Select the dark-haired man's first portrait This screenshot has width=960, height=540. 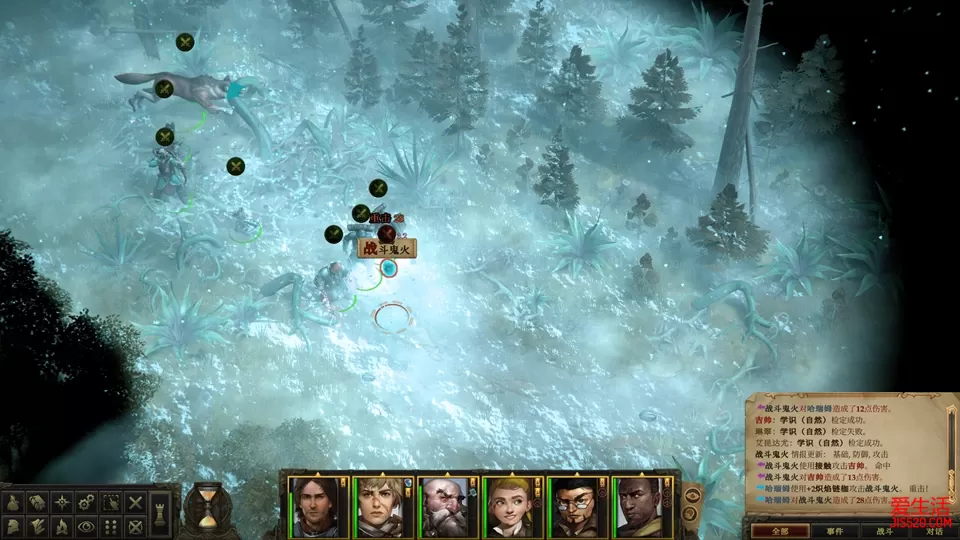click(x=318, y=506)
